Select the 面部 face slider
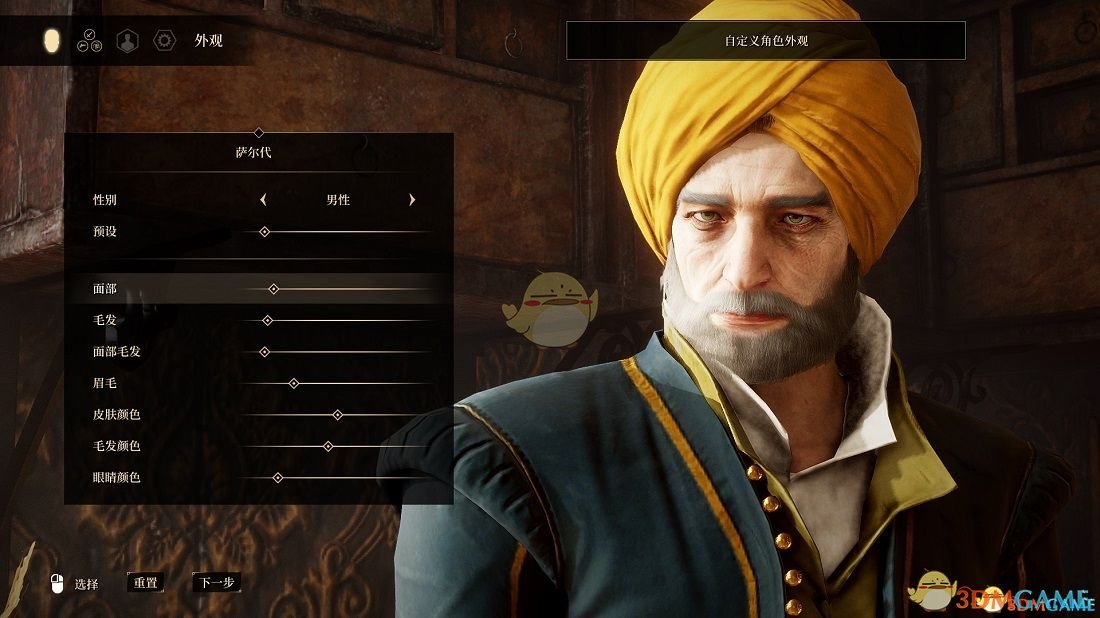 point(273,289)
